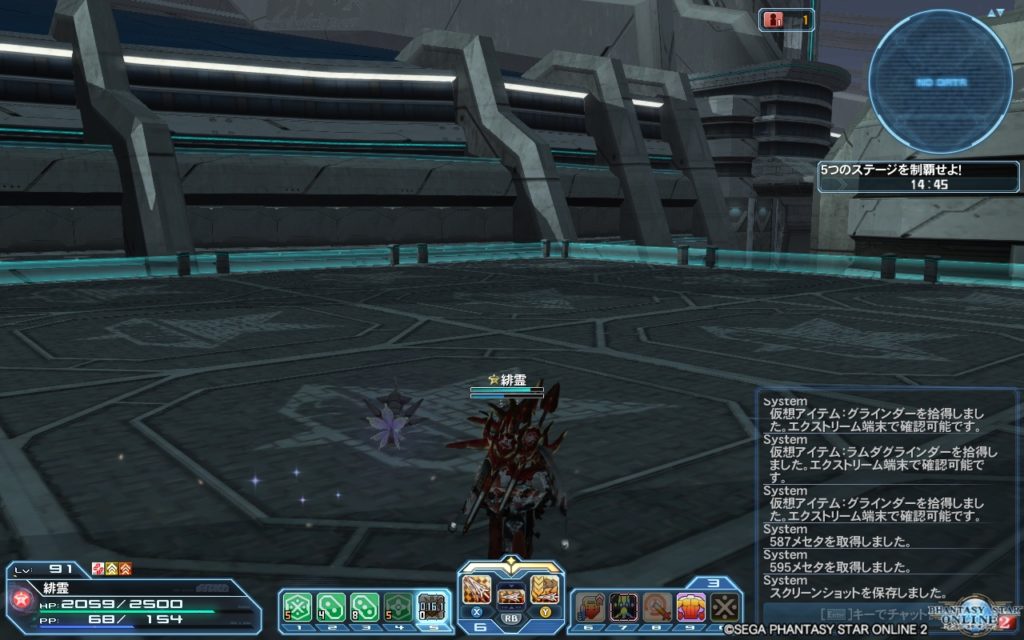
Task: Activate the pink and orange skill in slot 9
Action: (691, 605)
